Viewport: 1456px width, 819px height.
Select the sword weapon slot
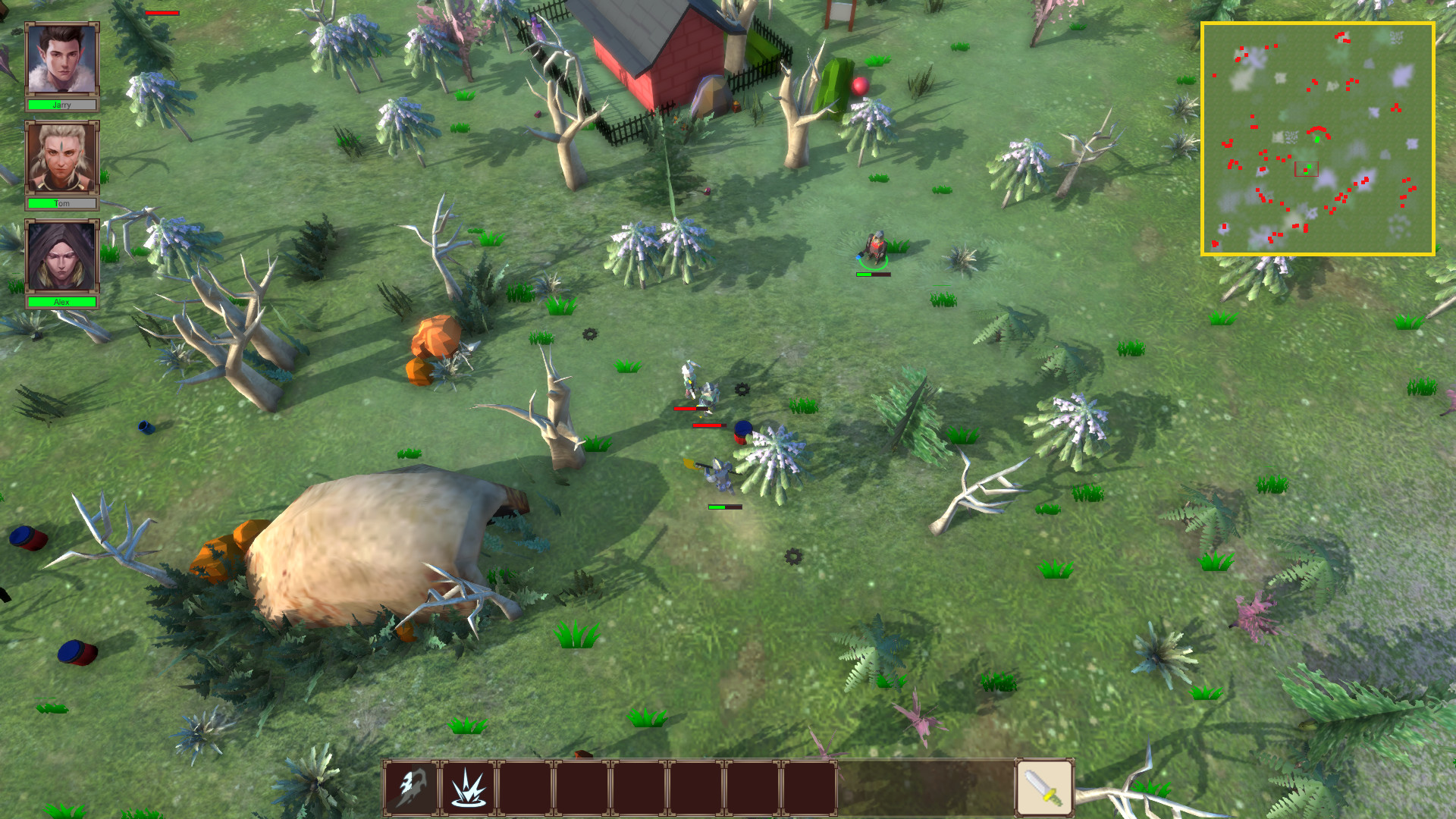coord(1044,788)
